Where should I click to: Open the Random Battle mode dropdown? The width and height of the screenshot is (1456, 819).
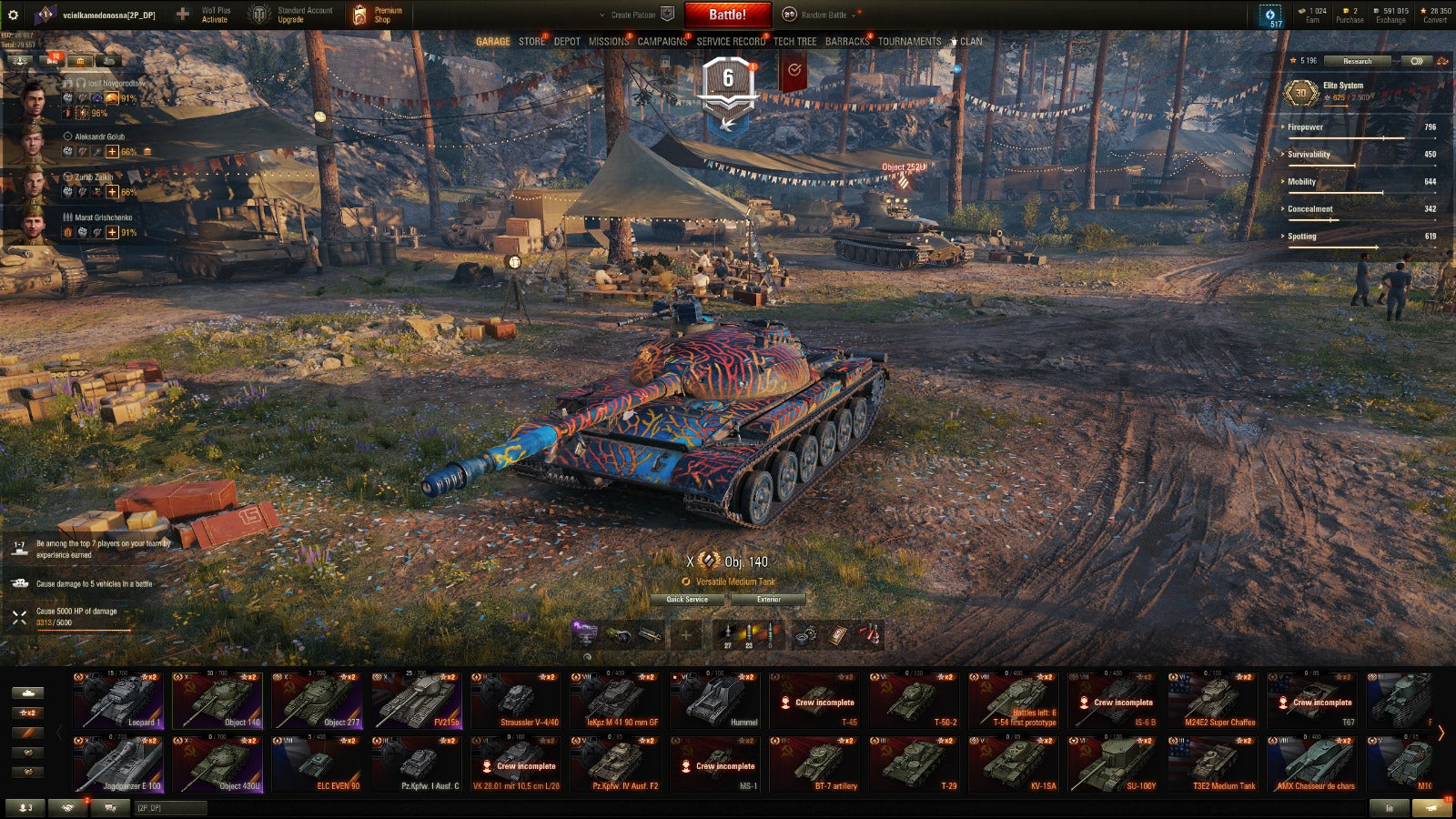tap(824, 15)
